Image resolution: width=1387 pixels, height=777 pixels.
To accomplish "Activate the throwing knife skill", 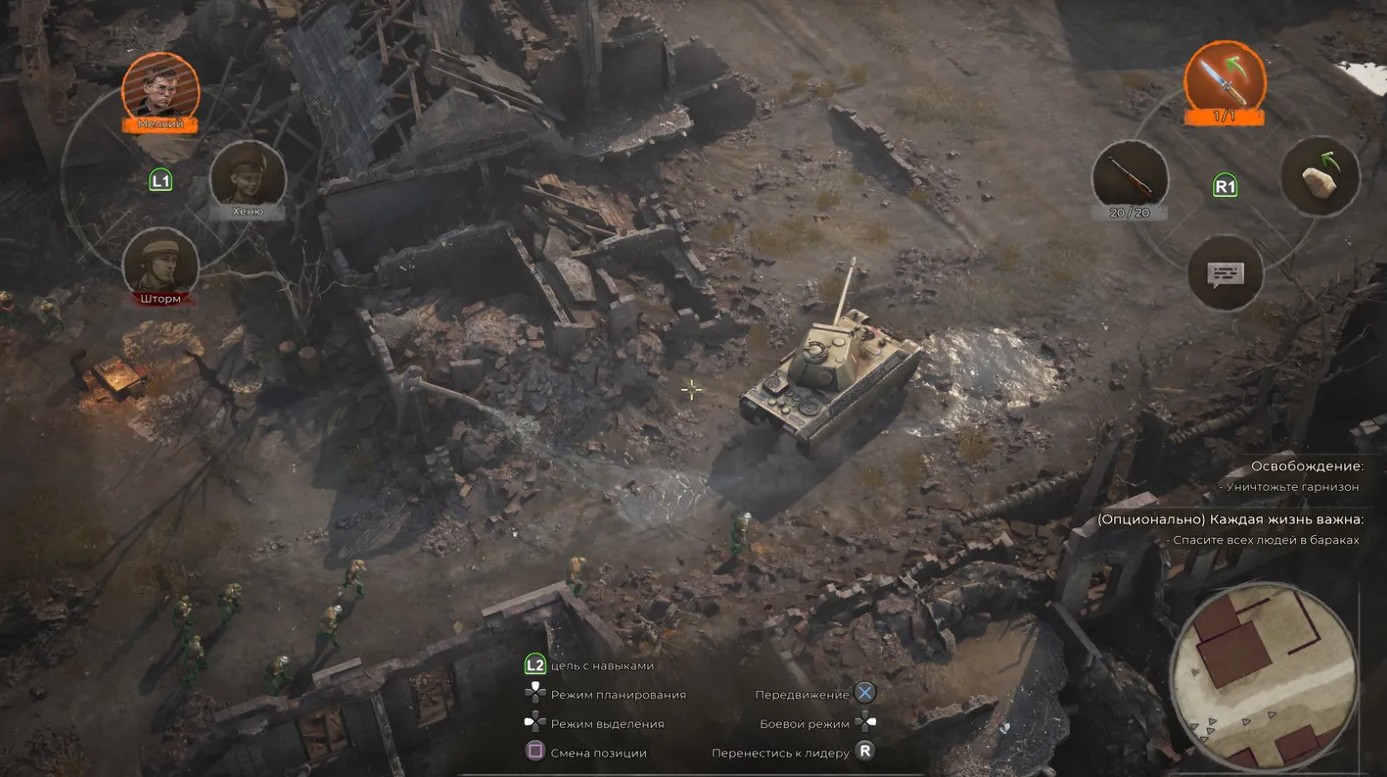I will pos(1224,79).
